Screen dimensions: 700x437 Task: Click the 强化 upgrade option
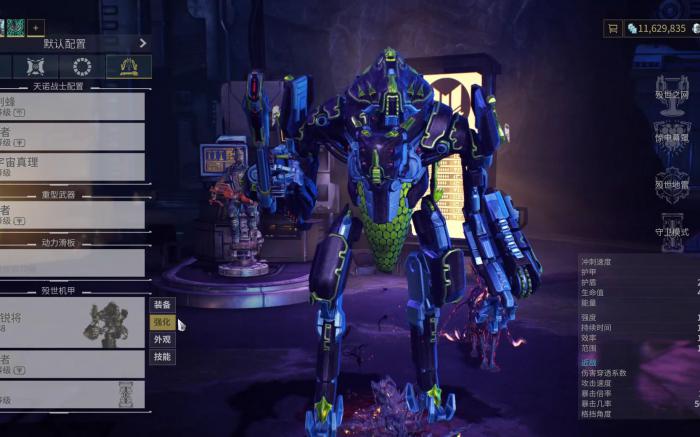[x=162, y=322]
